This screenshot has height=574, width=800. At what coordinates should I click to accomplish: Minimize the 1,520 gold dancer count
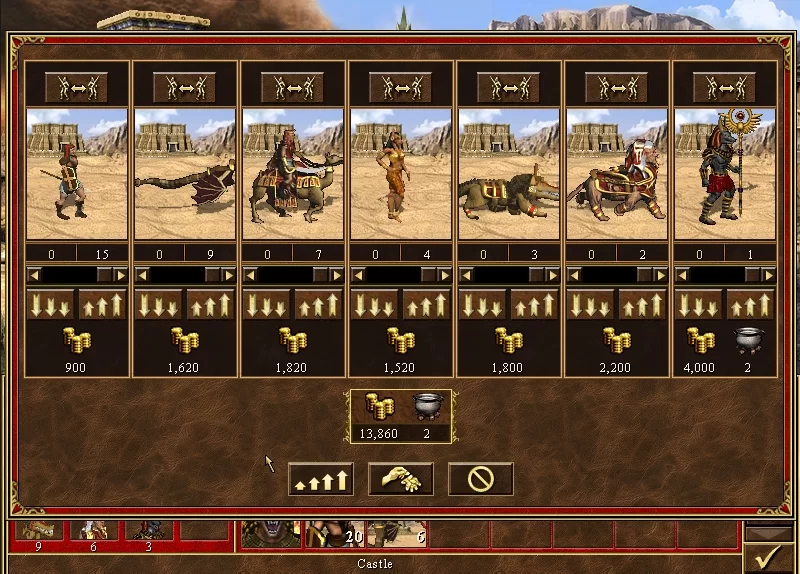pyautogui.click(x=374, y=304)
